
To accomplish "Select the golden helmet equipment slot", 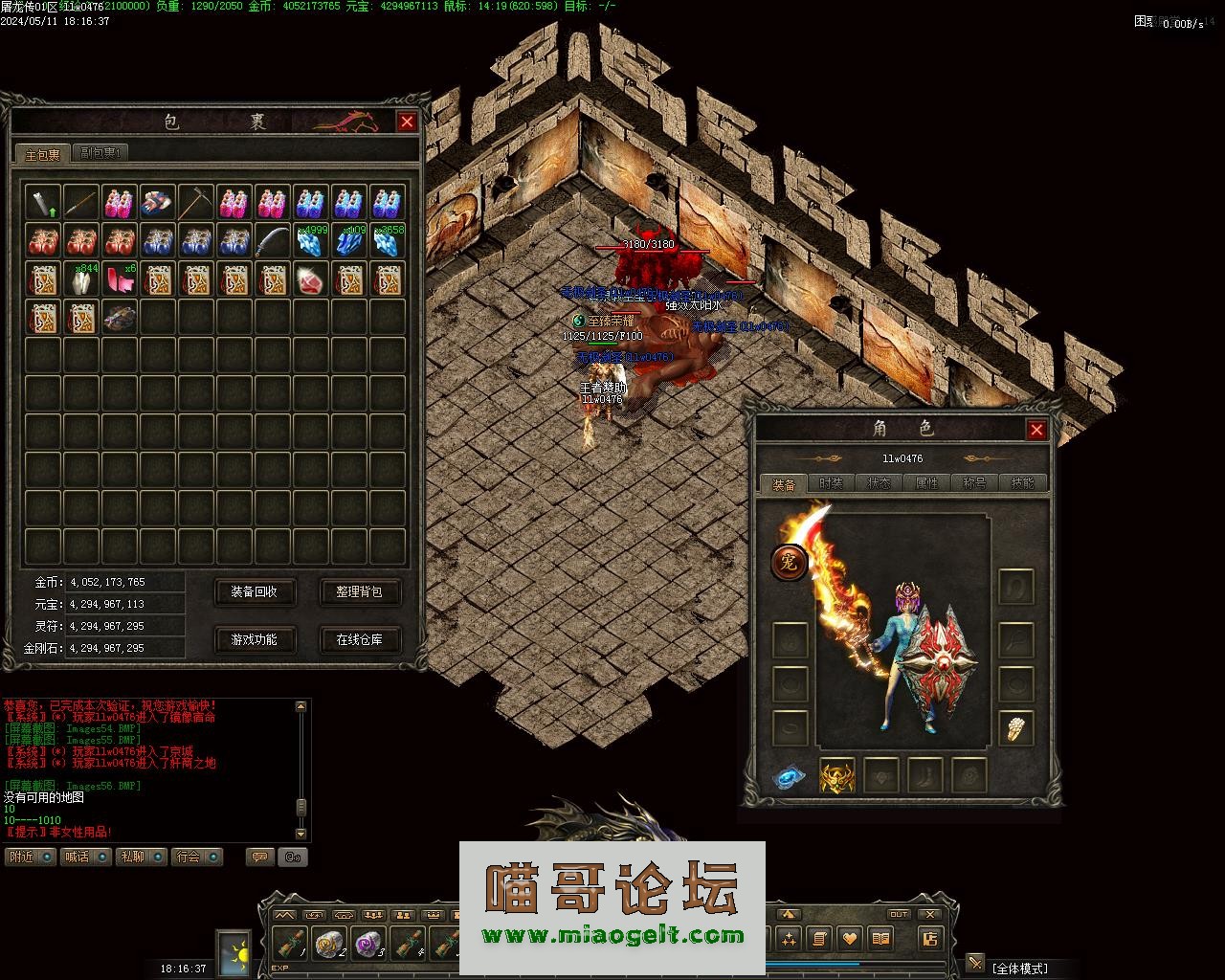I will point(837,776).
